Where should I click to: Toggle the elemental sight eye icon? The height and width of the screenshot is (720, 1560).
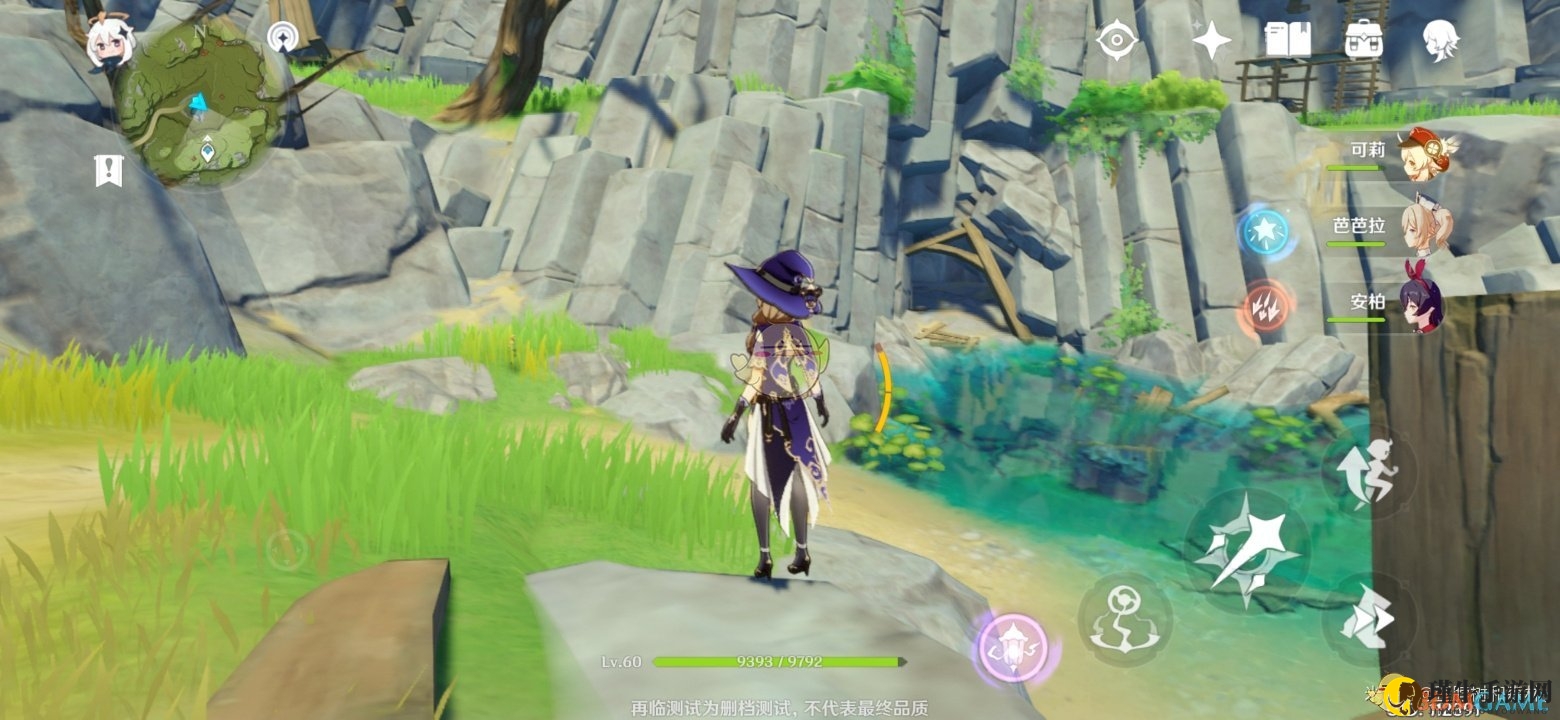coord(1115,40)
